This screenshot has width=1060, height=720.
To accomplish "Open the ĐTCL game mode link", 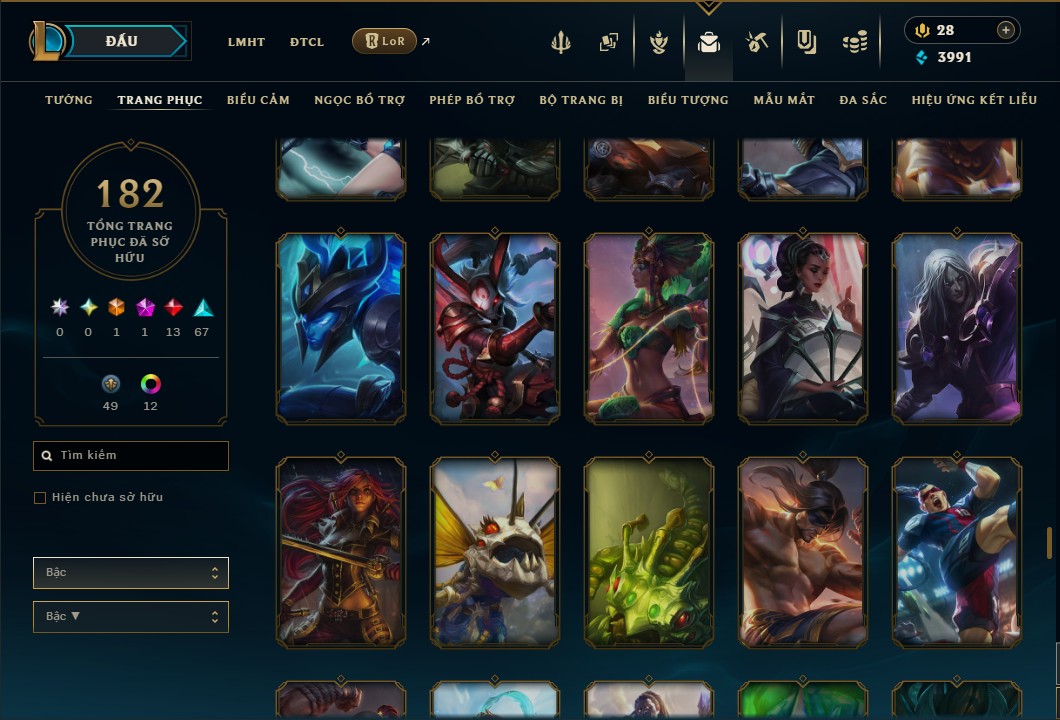I will [307, 42].
